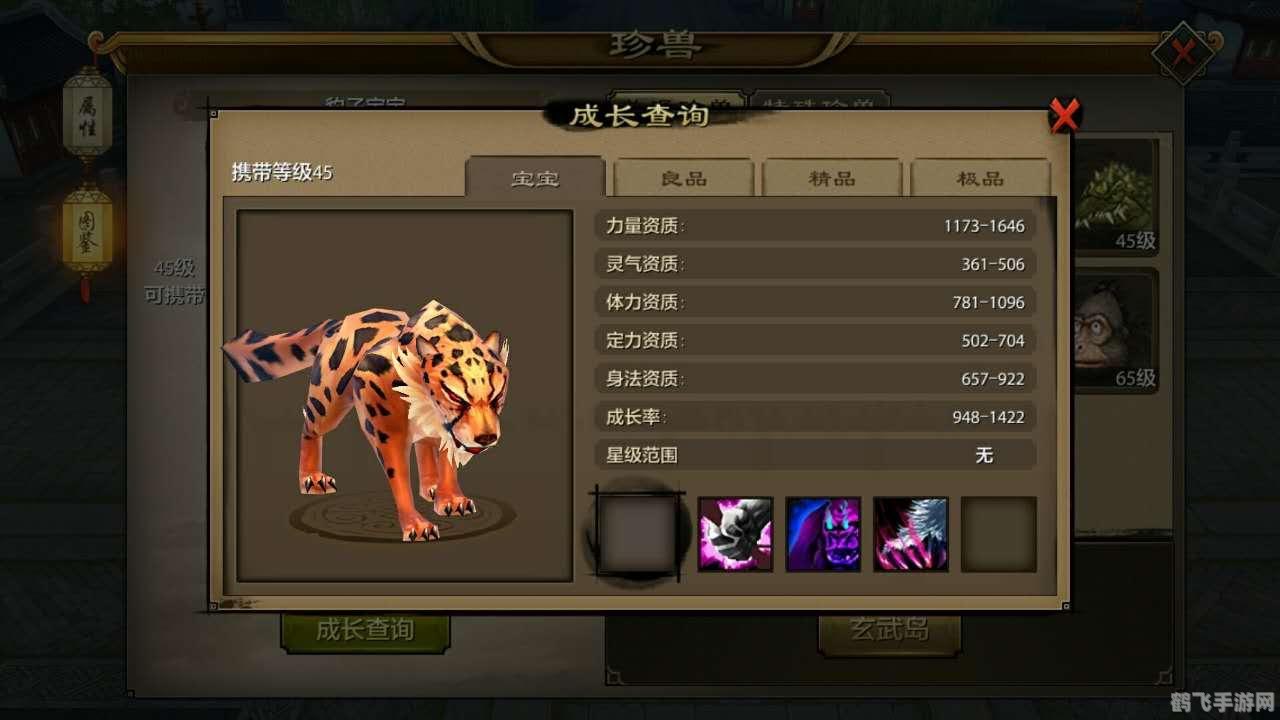Close the 成长查询 dialog with the red X
This screenshot has height=720, width=1280.
tap(1064, 115)
